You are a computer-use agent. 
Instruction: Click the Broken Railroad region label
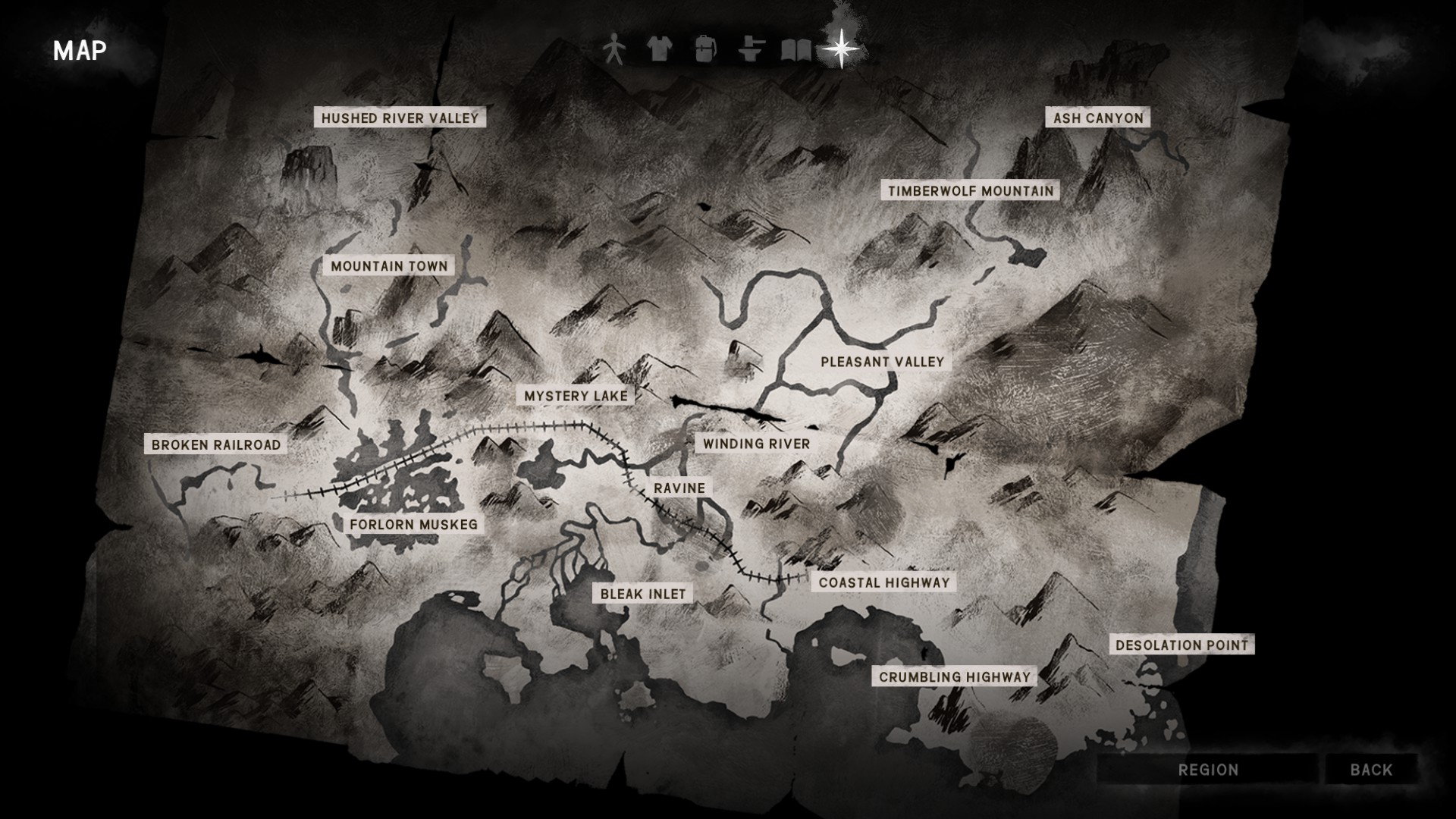tap(216, 444)
